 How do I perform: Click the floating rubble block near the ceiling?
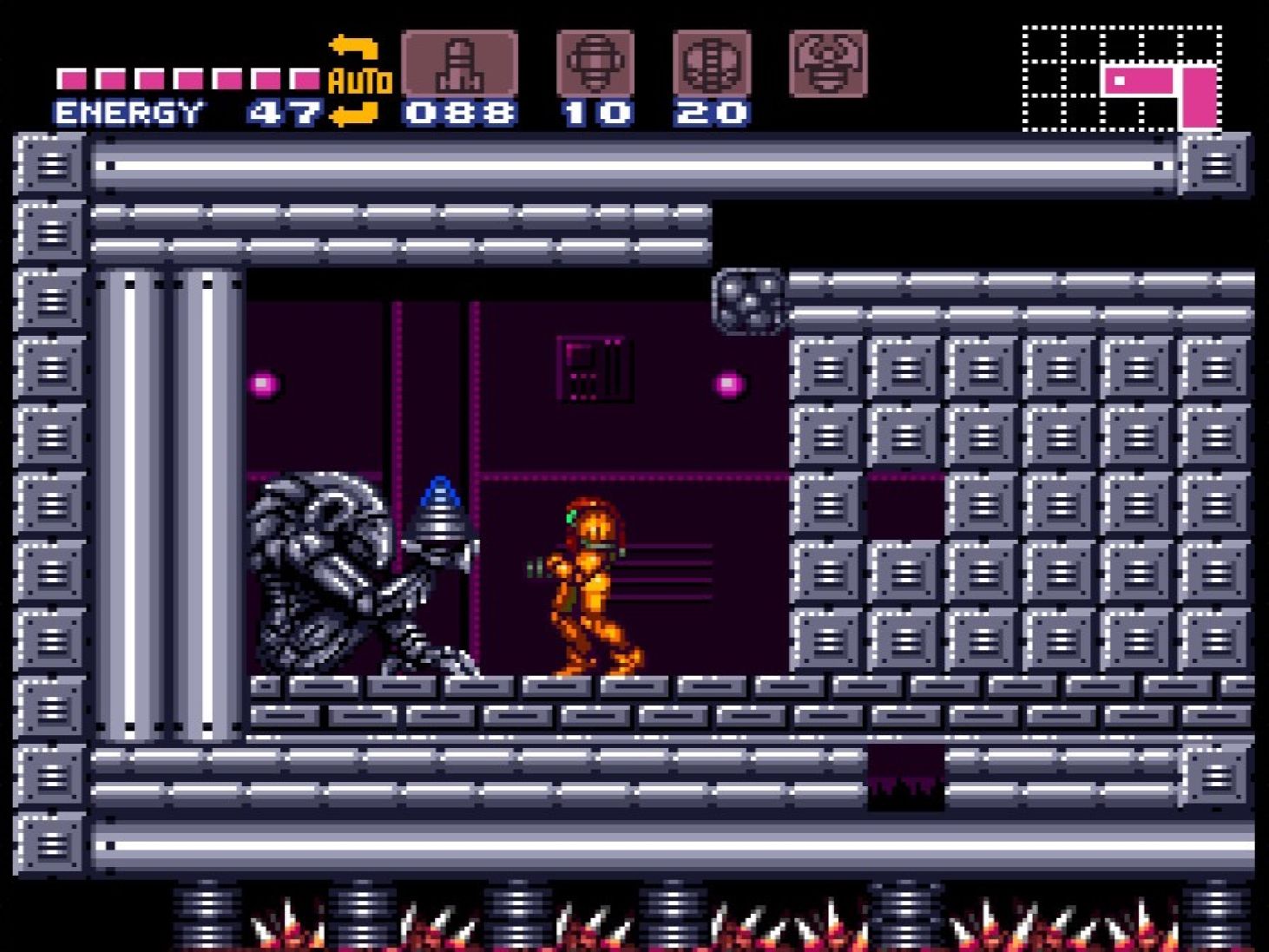747,302
